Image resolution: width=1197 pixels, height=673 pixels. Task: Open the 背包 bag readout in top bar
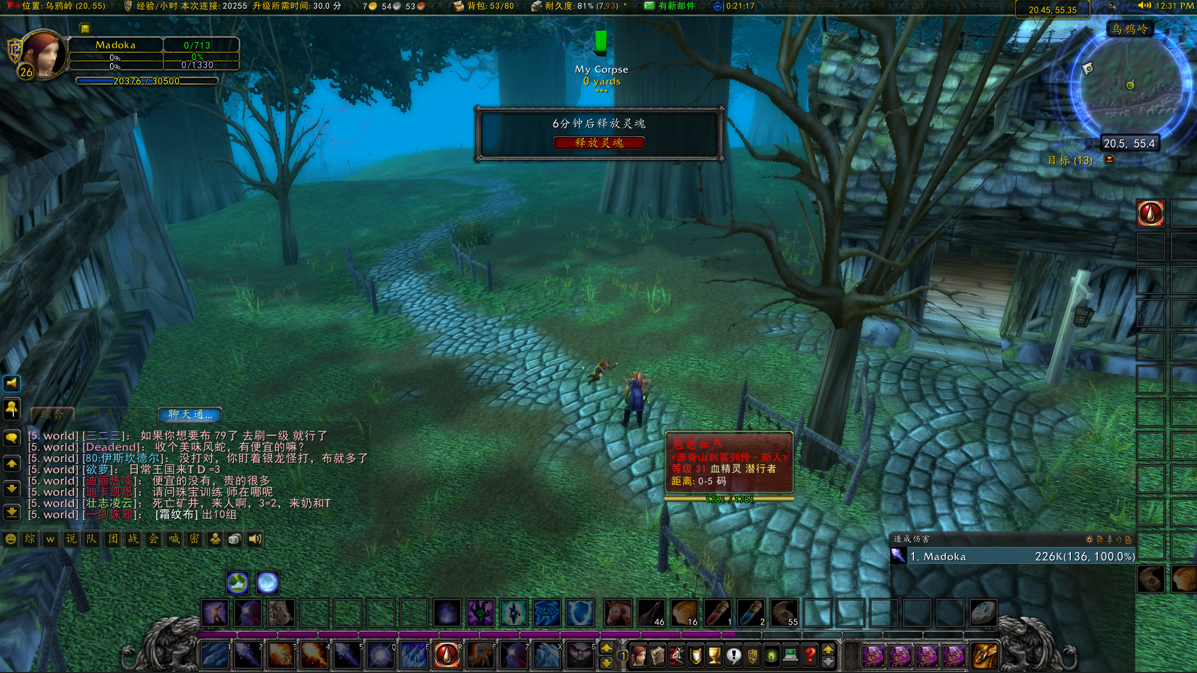(484, 6)
